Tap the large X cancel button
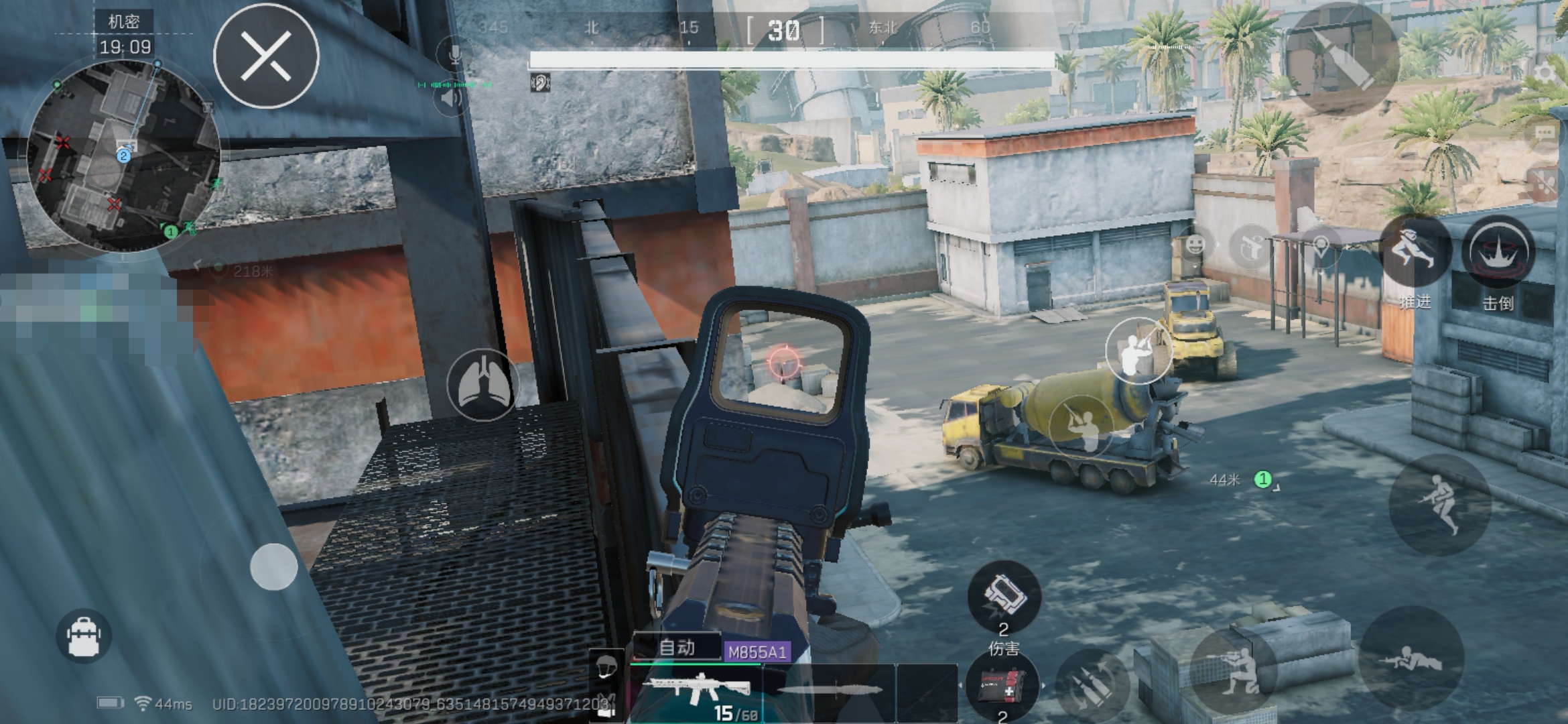 (x=266, y=56)
